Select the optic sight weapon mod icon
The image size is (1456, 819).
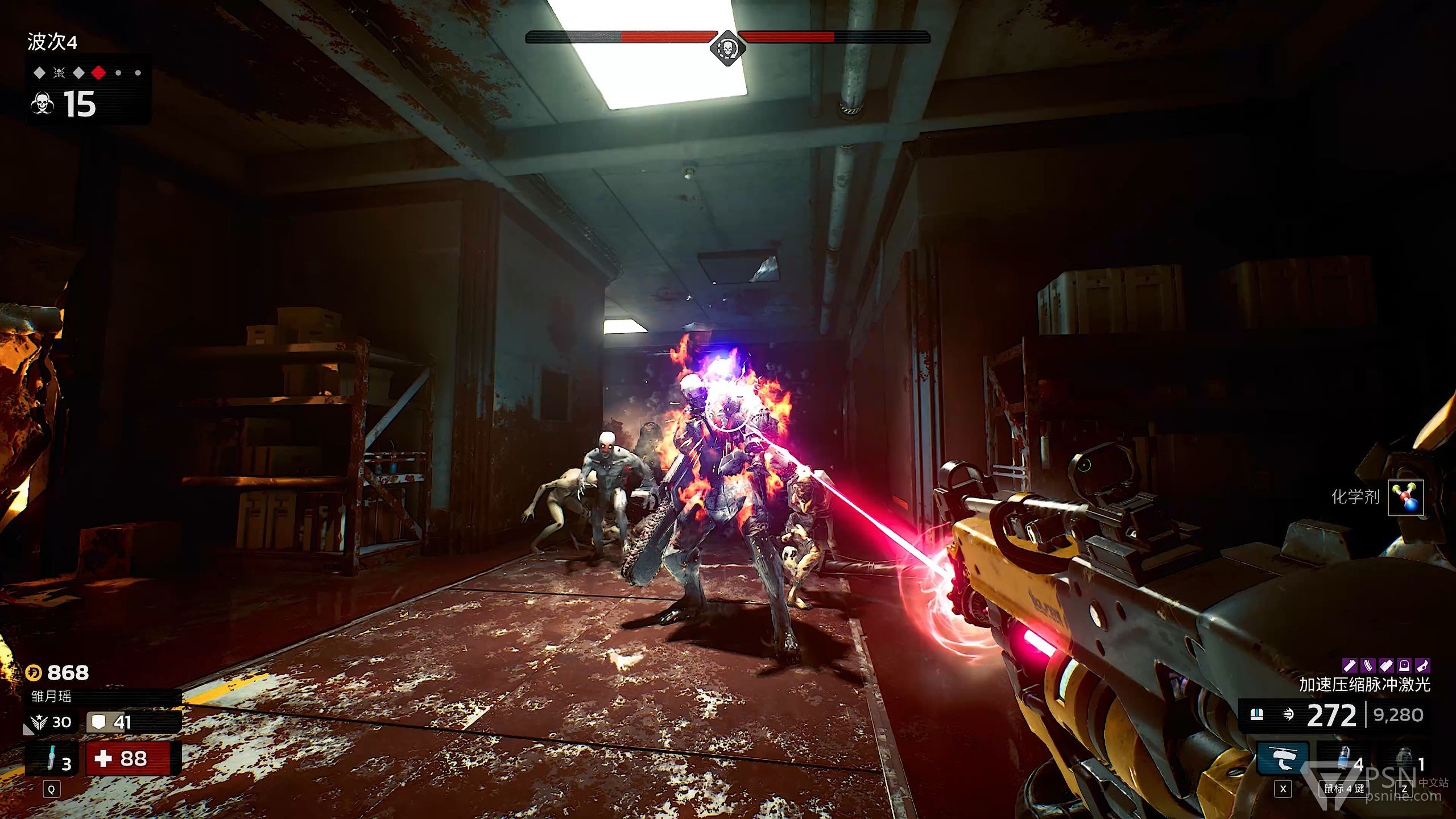tap(1404, 665)
